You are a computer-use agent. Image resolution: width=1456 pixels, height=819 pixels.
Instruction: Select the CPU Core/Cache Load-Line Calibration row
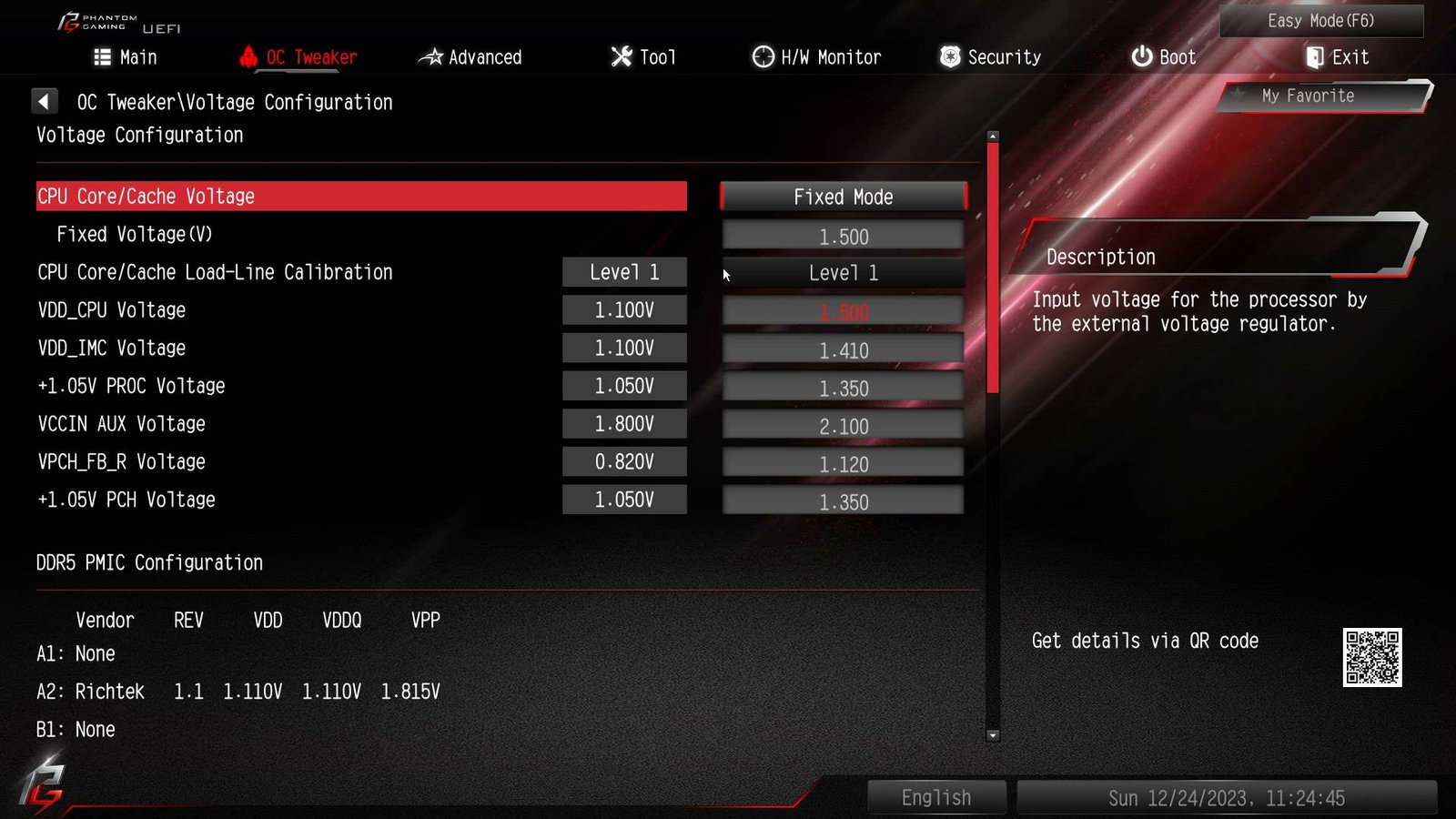click(x=215, y=272)
